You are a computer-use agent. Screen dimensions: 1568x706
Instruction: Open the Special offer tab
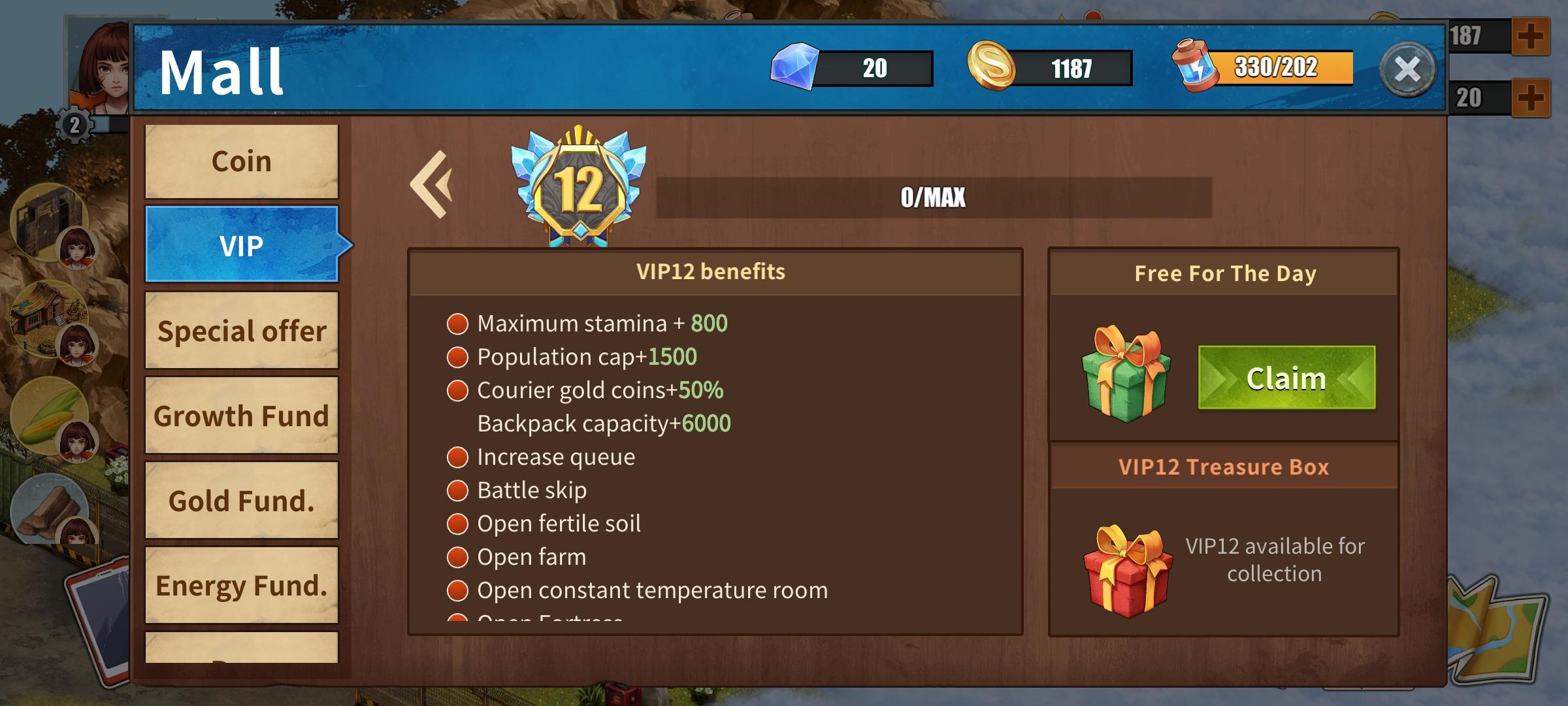pos(240,331)
